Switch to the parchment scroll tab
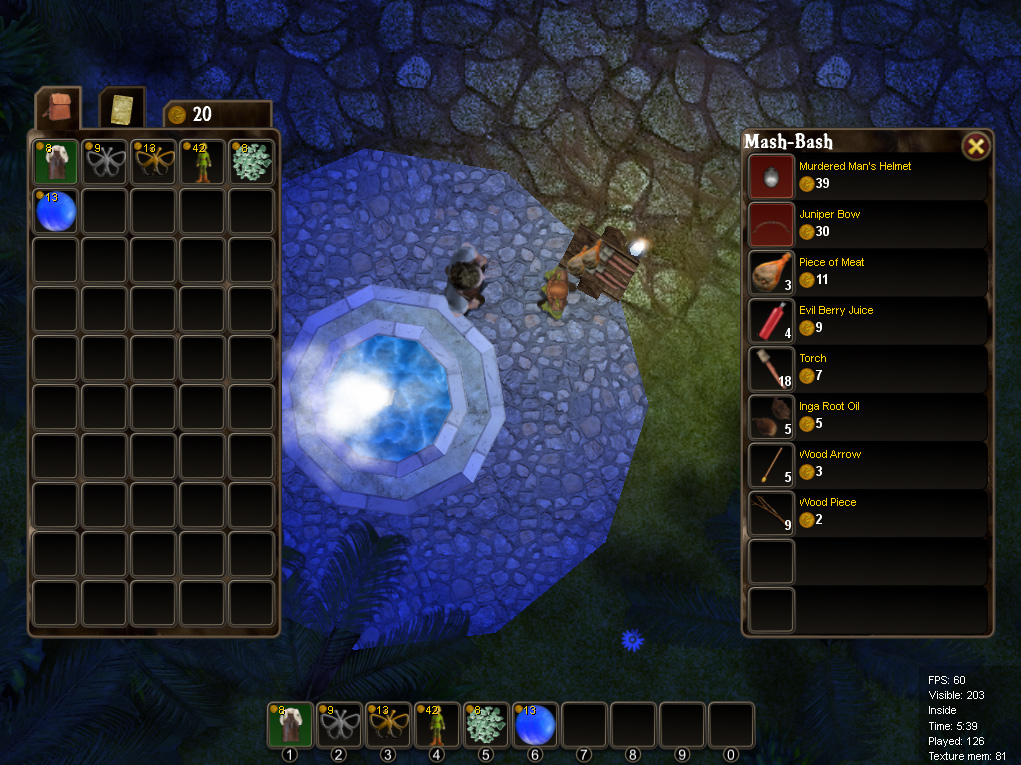The height and width of the screenshot is (765, 1021). coord(122,108)
